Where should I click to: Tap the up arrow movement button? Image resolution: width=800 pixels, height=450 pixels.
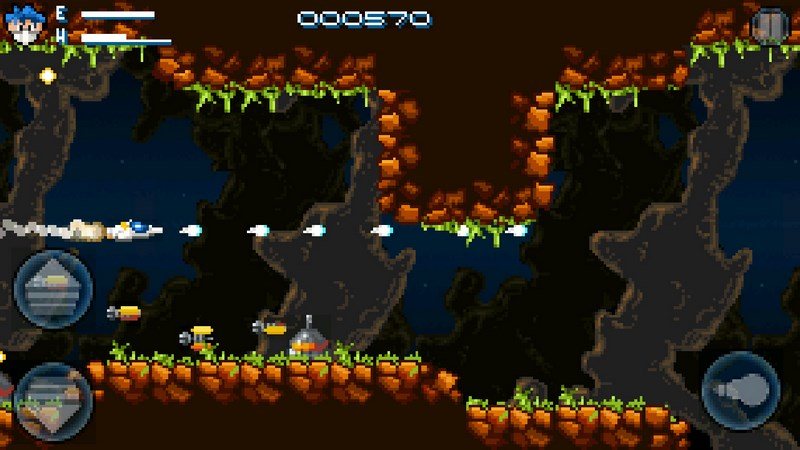pos(52,290)
